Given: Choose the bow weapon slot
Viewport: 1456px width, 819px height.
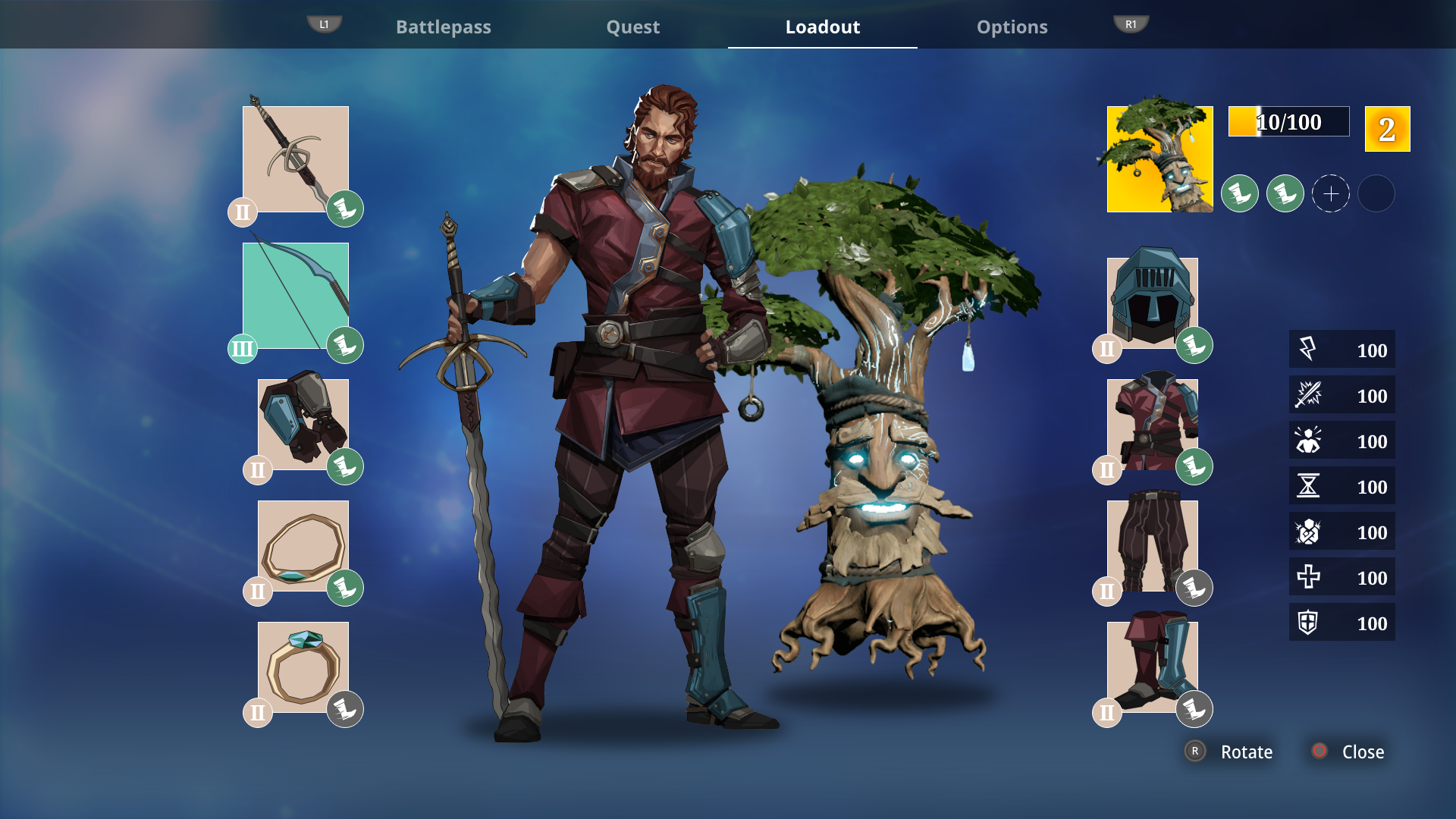Looking at the screenshot, I should 296,296.
